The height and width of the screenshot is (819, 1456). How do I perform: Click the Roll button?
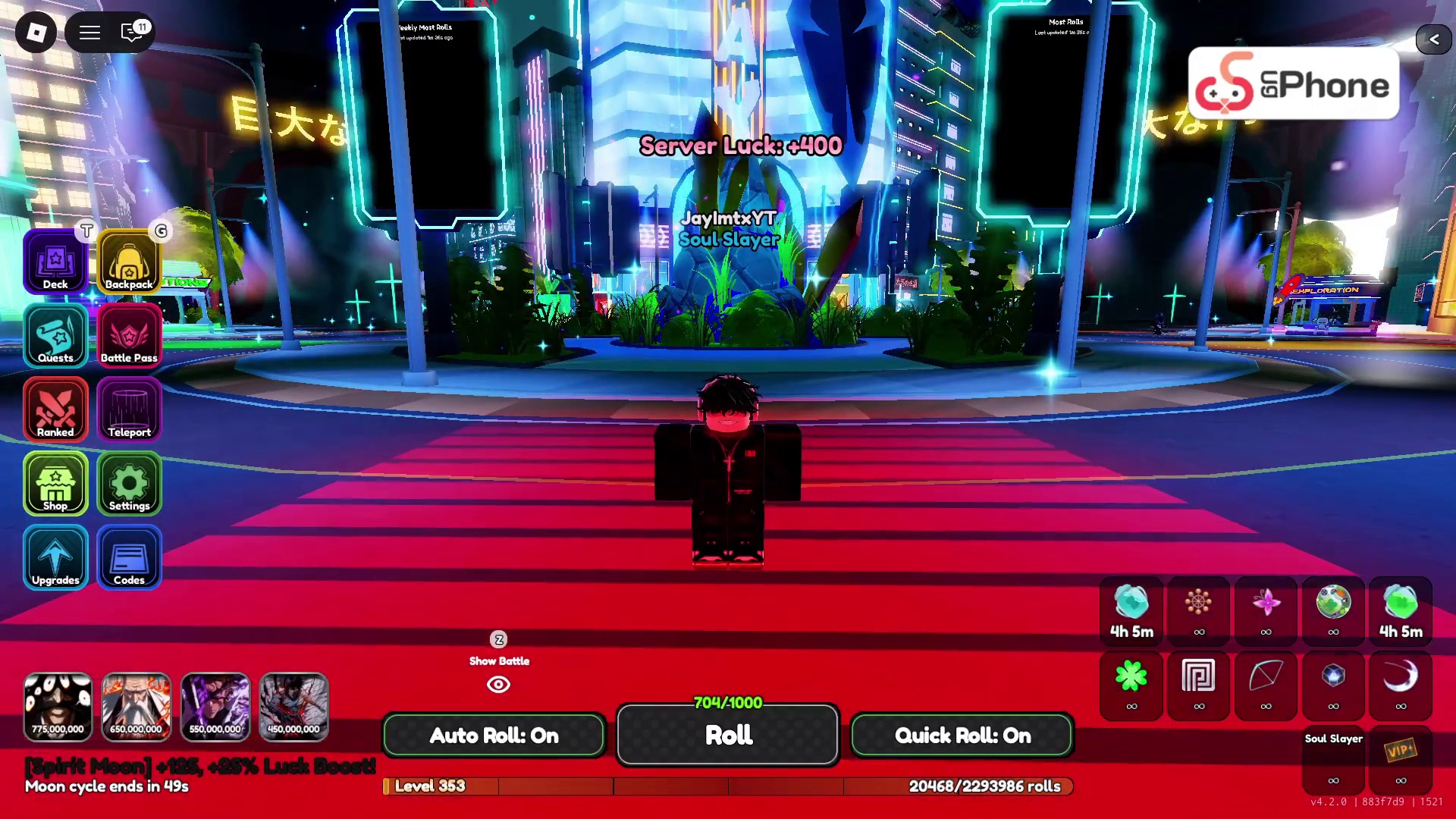point(728,735)
